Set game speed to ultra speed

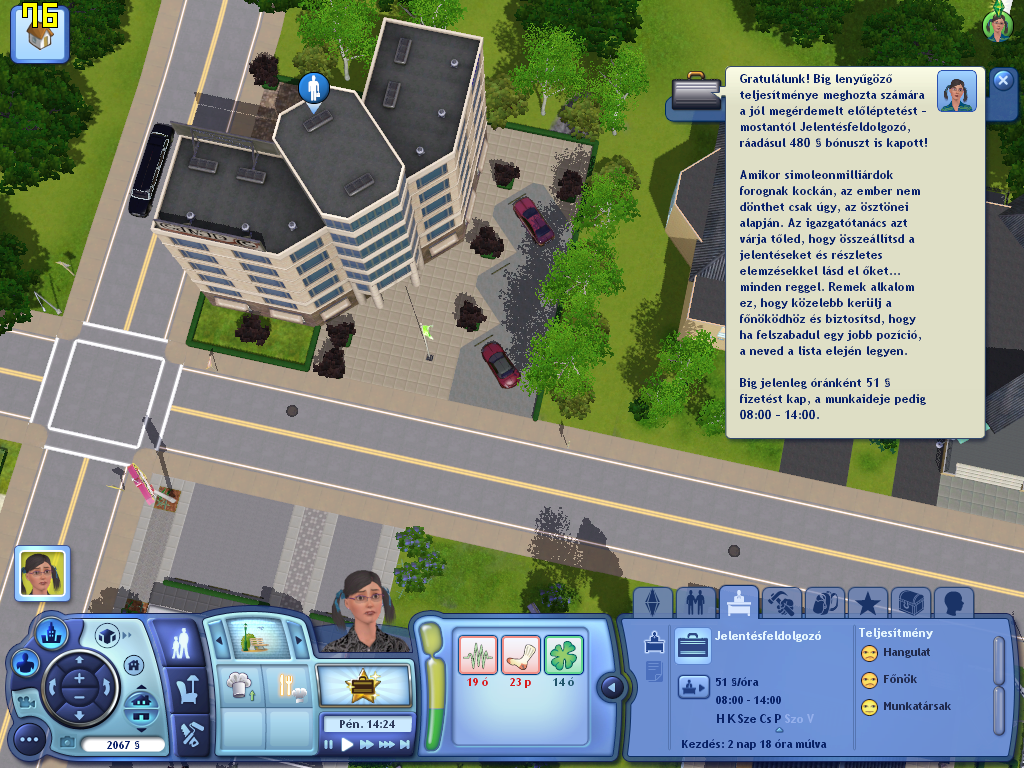coord(387,745)
